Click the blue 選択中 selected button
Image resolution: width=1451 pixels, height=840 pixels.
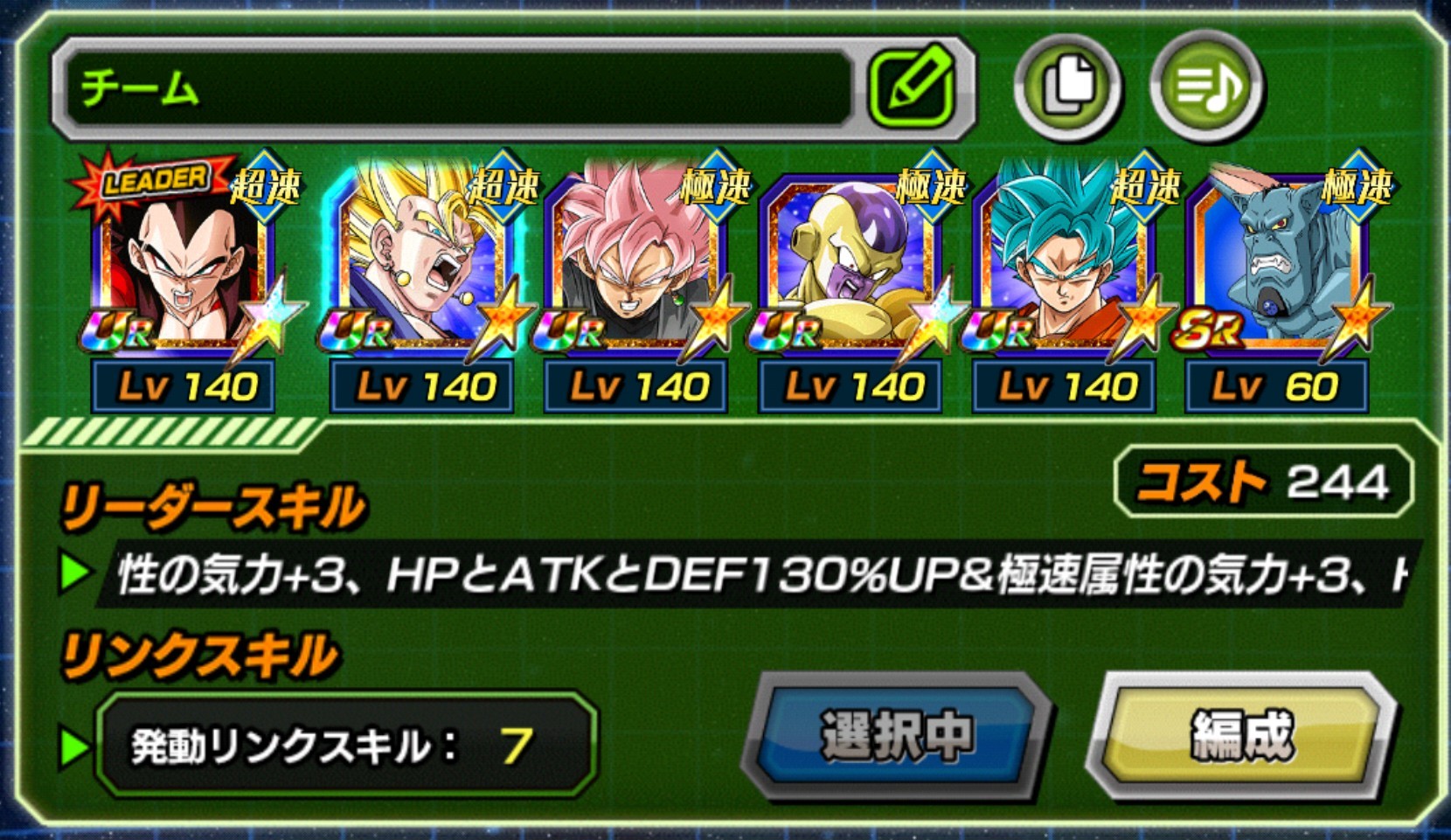coord(897,735)
